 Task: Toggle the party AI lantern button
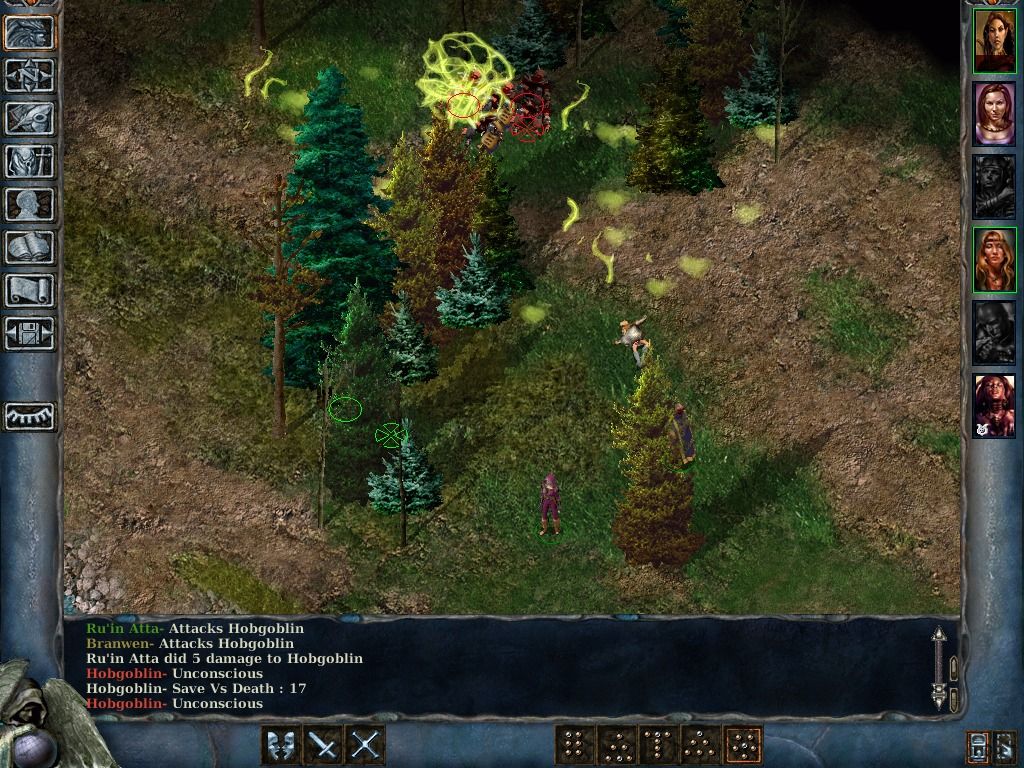tap(977, 746)
